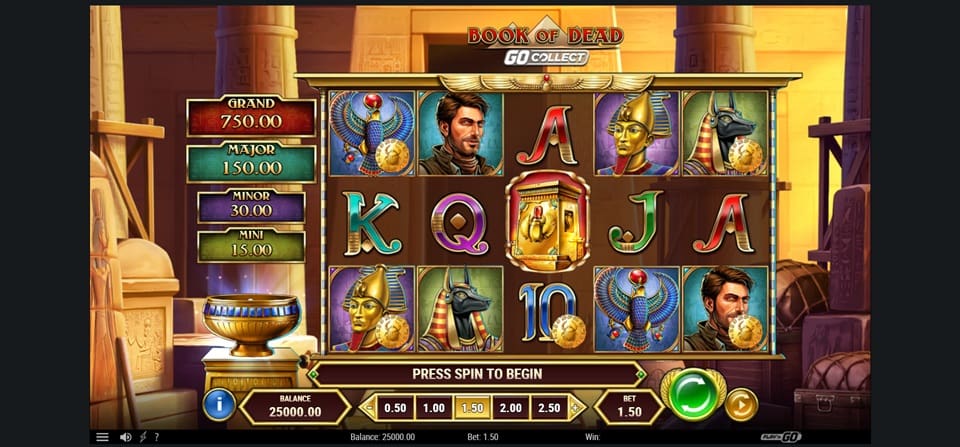Open the hamburger menu
Image resolution: width=960 pixels, height=447 pixels.
[x=102, y=437]
